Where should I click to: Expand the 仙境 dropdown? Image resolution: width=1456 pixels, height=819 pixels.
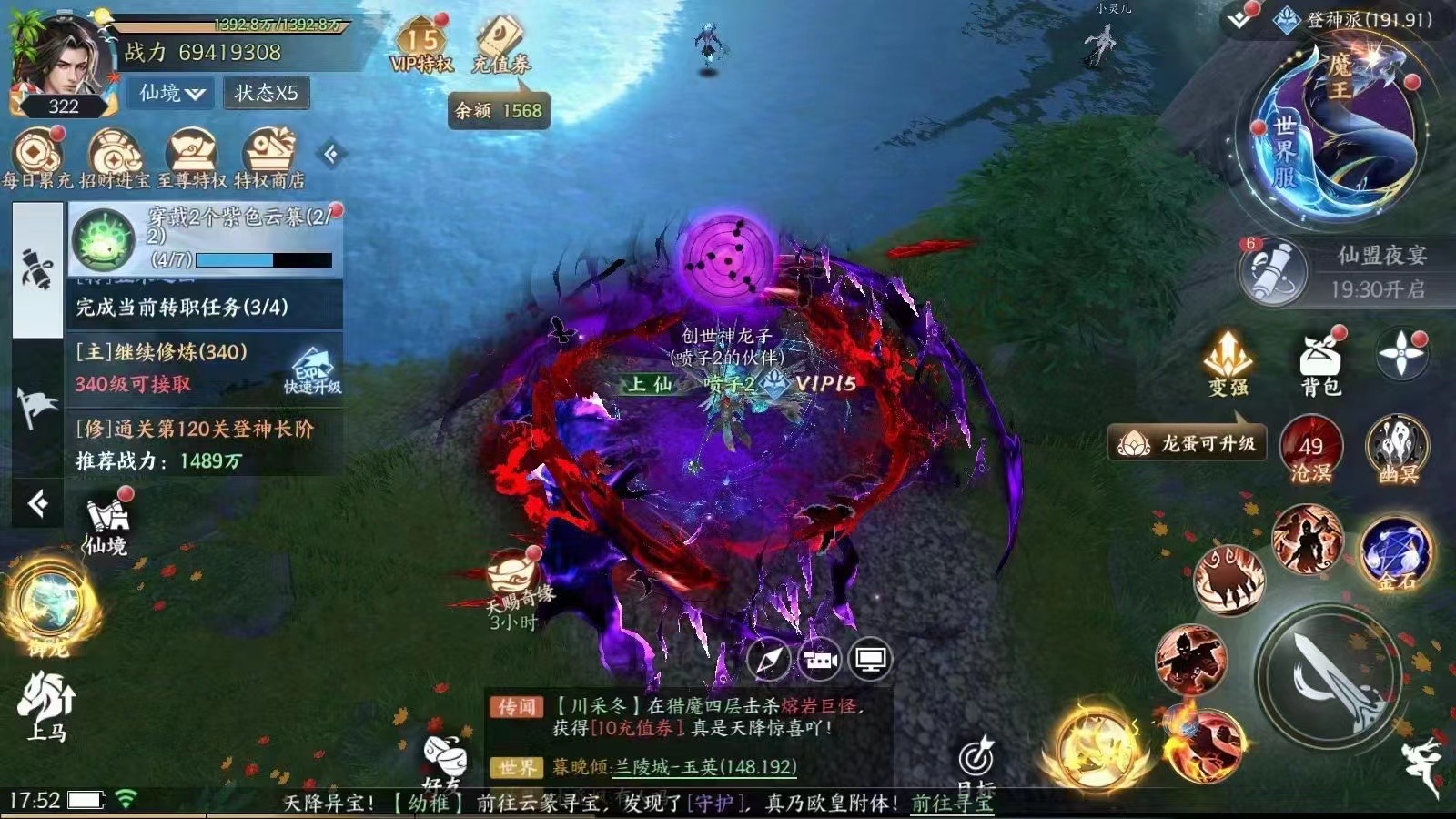(x=172, y=93)
